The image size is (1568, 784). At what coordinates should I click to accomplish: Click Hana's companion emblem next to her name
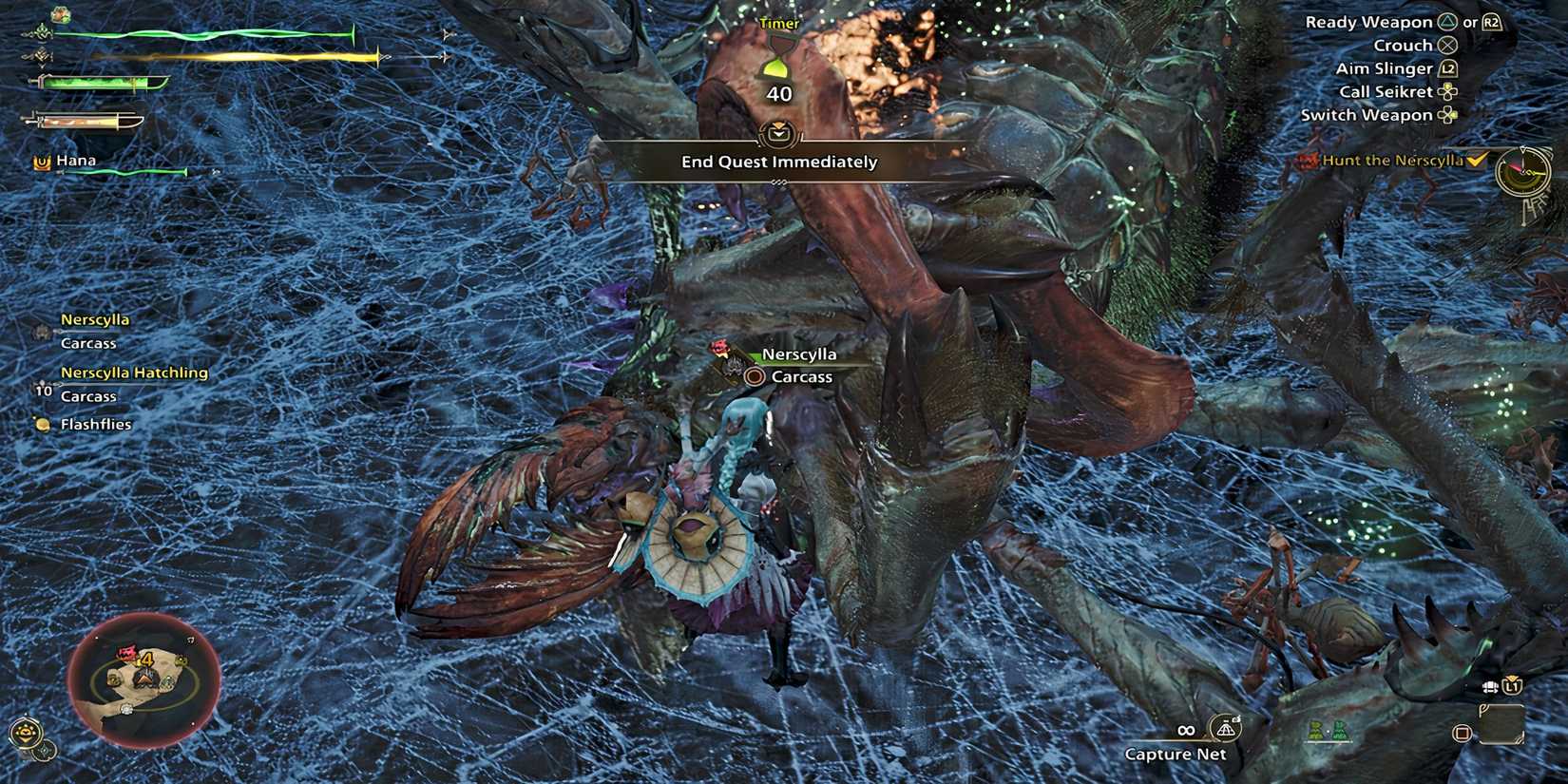coord(42,162)
